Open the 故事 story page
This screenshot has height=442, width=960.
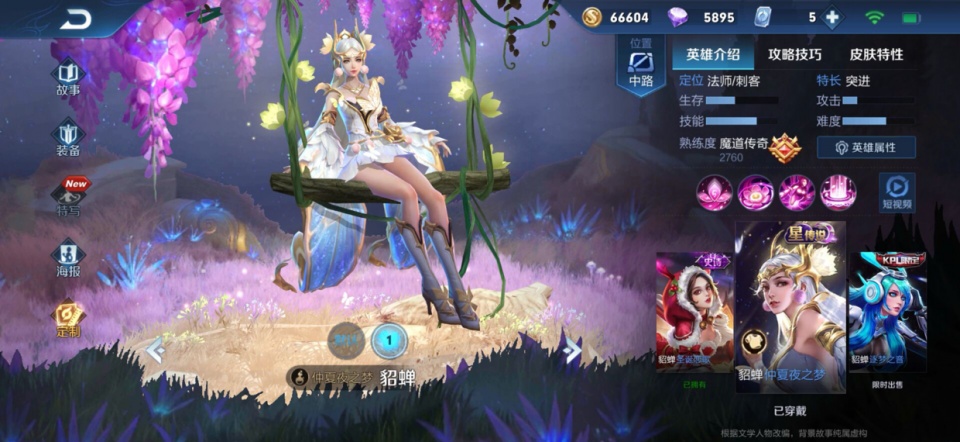click(68, 78)
